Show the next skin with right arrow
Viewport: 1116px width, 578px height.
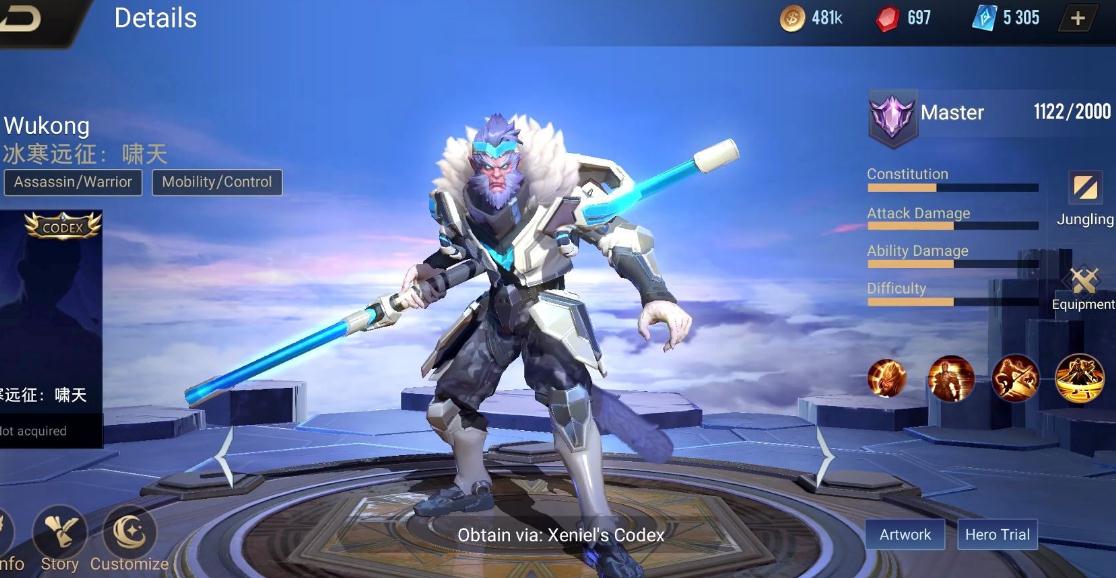[x=823, y=457]
